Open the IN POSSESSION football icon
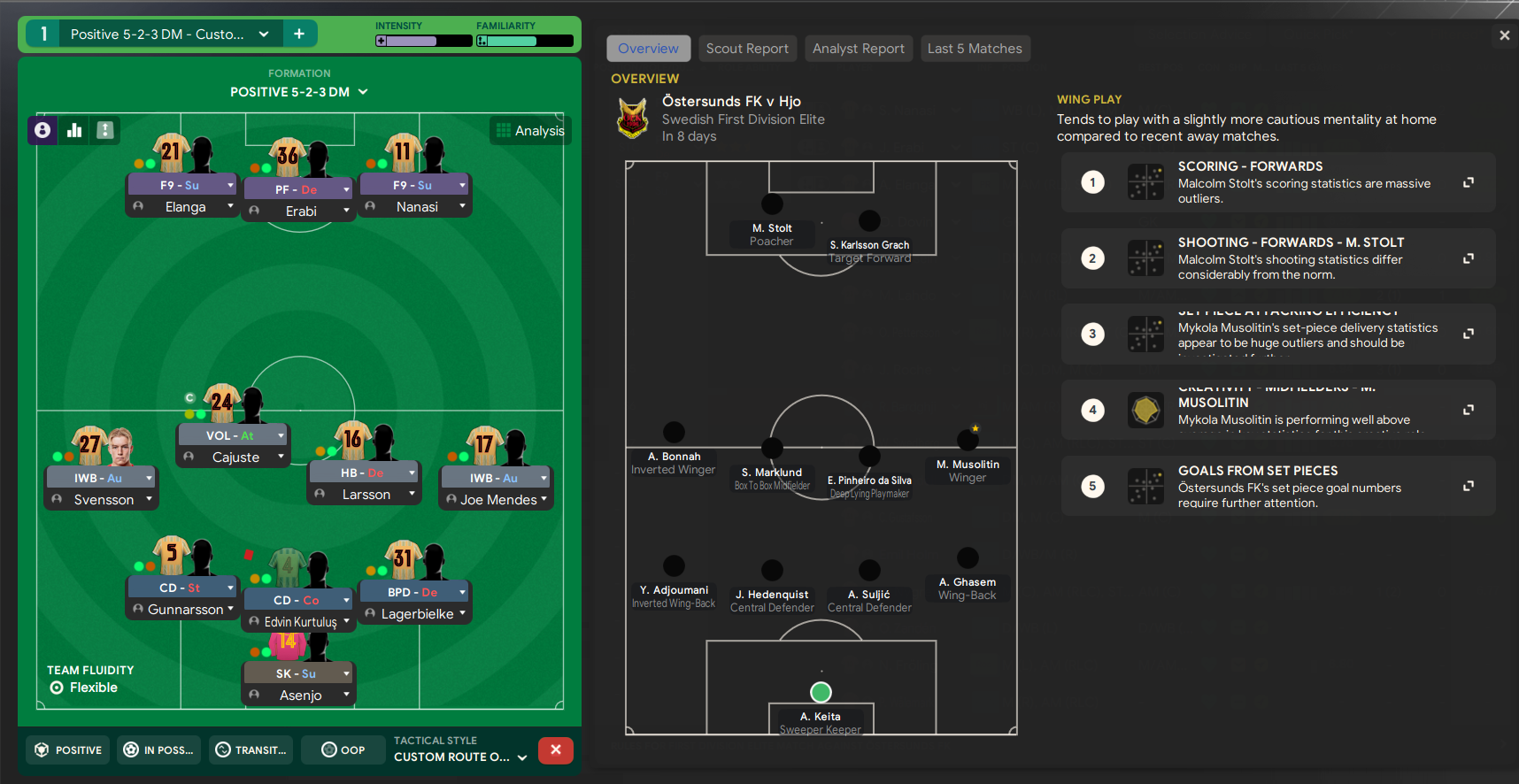The height and width of the screenshot is (784, 1519). 130,749
